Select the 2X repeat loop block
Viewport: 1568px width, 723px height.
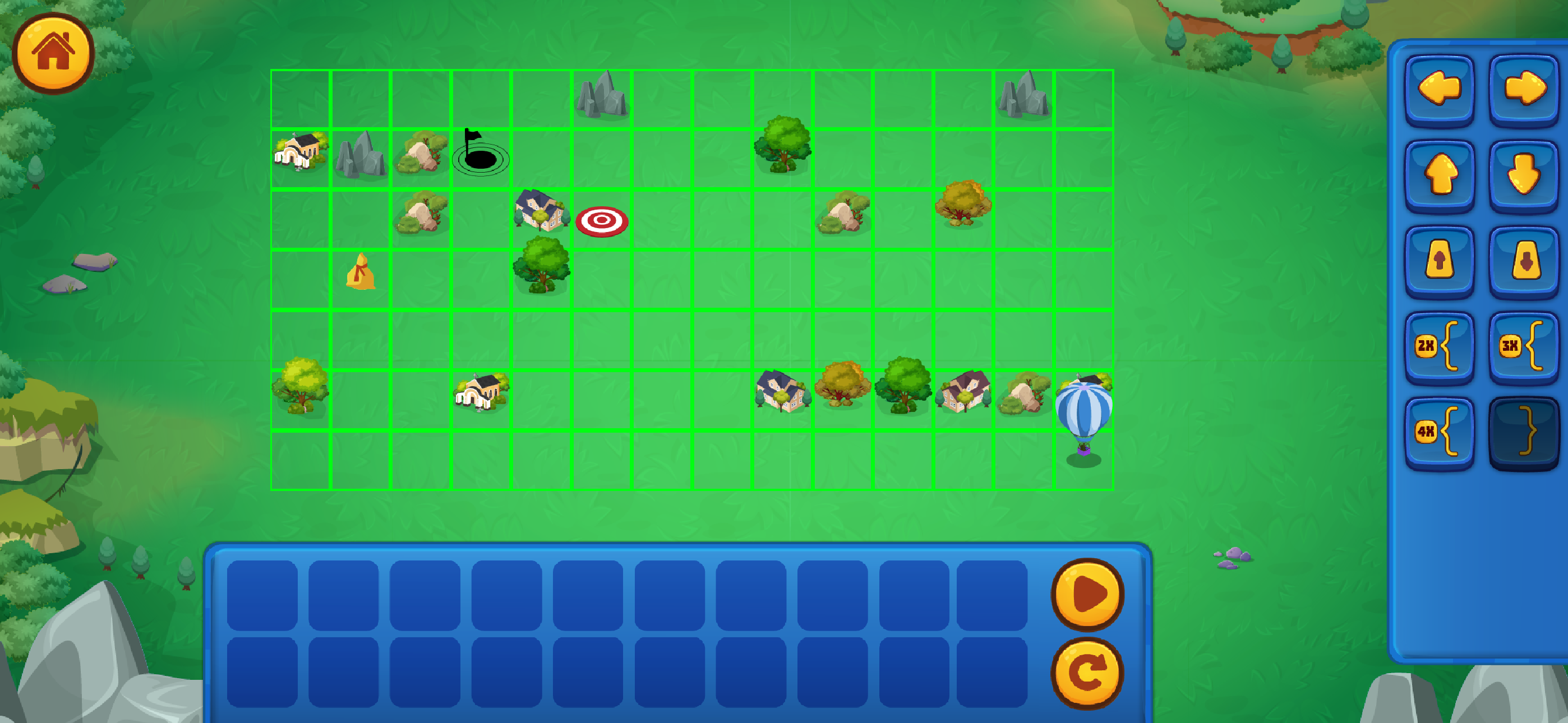pyautogui.click(x=1440, y=348)
